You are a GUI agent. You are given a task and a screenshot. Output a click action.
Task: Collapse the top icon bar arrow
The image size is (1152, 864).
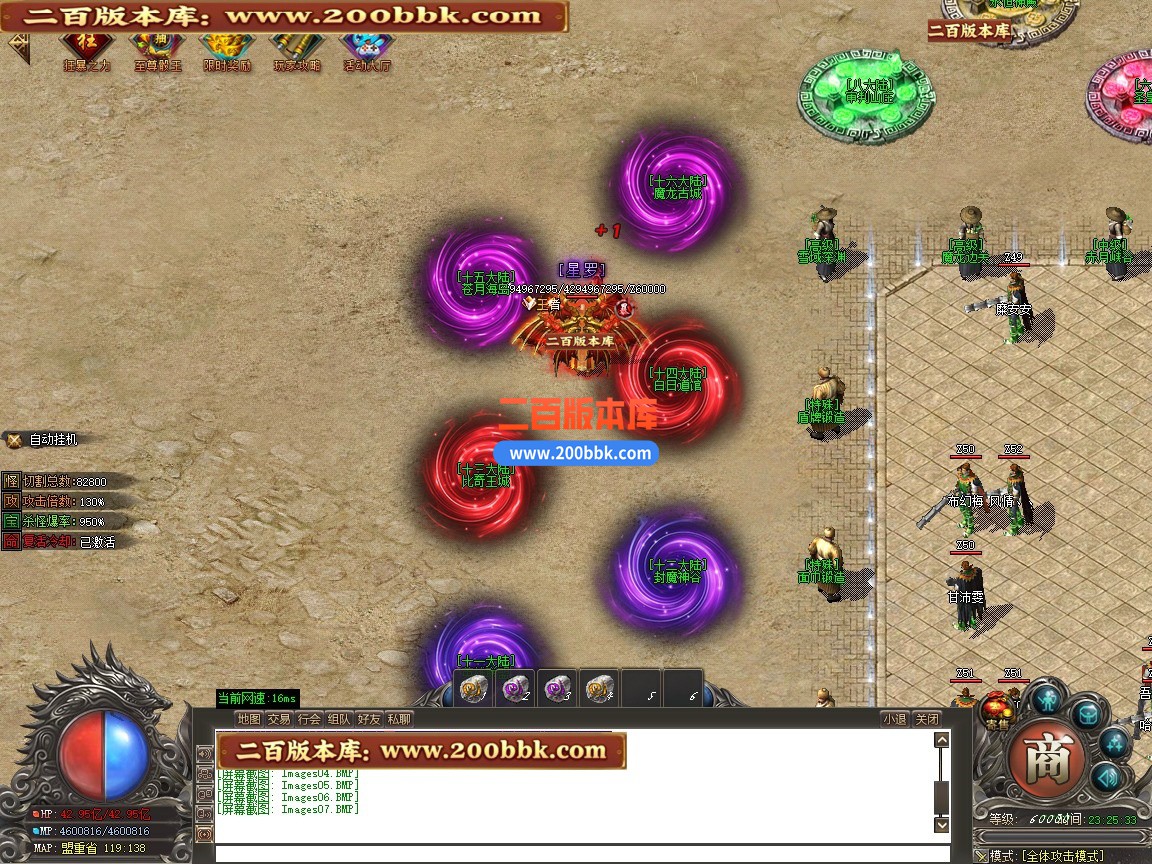[18, 47]
